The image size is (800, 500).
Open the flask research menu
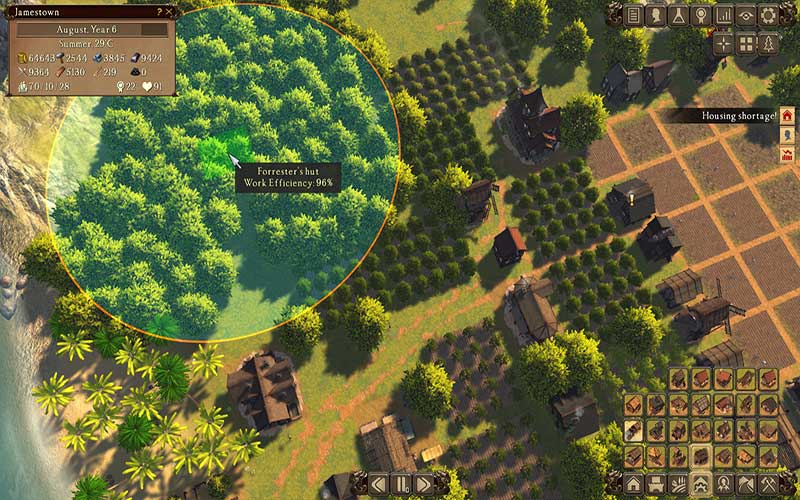tap(677, 15)
